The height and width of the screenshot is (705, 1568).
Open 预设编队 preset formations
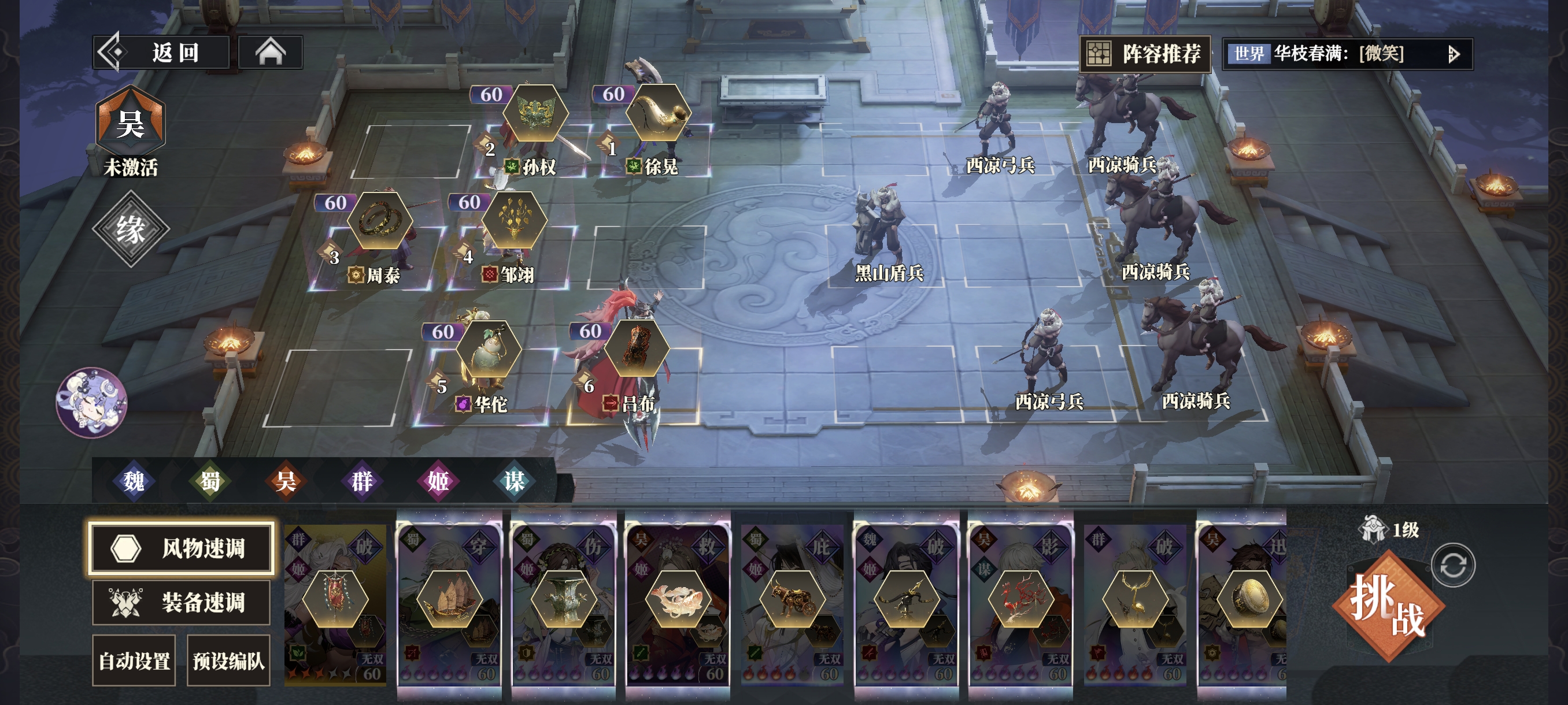pos(228,661)
